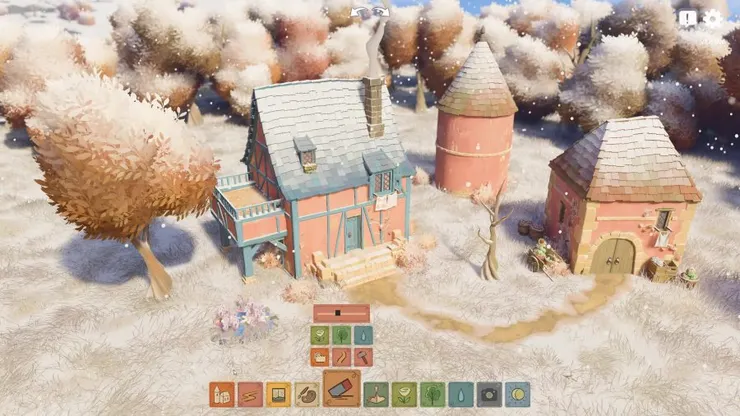This screenshot has width=740, height=416.
Task: Pick the water droplet tool in the bottom toolbar
Action: [x=460, y=394]
